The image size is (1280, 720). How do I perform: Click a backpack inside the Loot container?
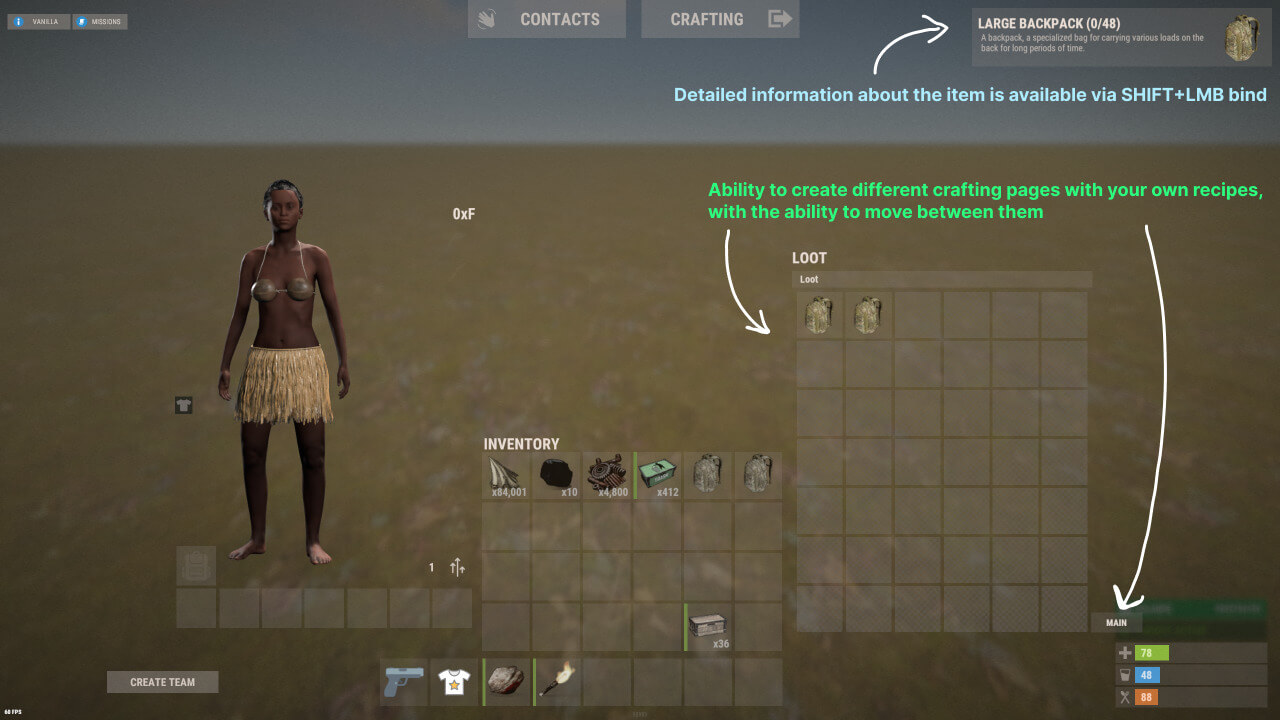[x=818, y=315]
